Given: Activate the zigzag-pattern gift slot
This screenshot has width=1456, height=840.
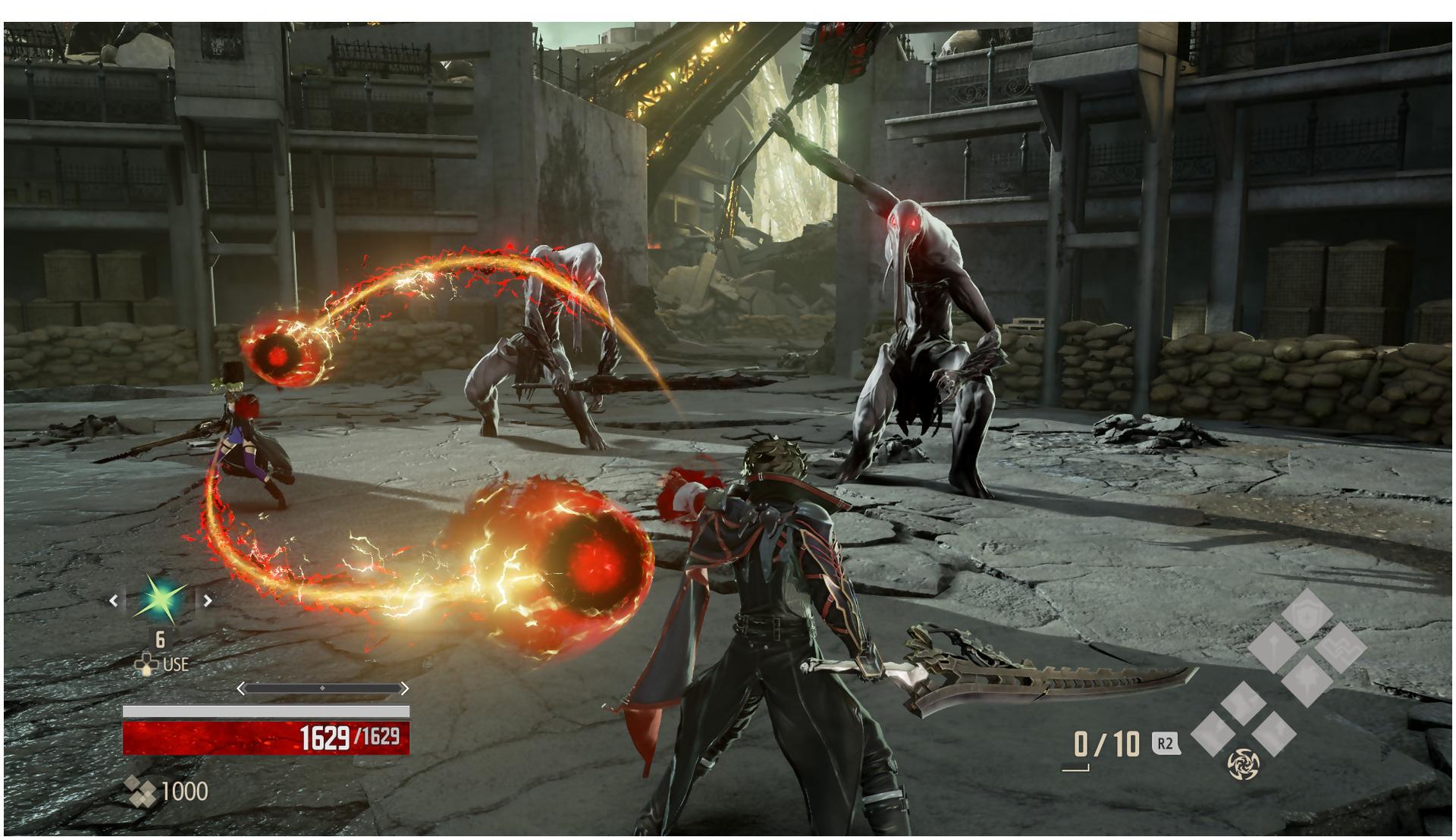Looking at the screenshot, I should coord(1340,648).
